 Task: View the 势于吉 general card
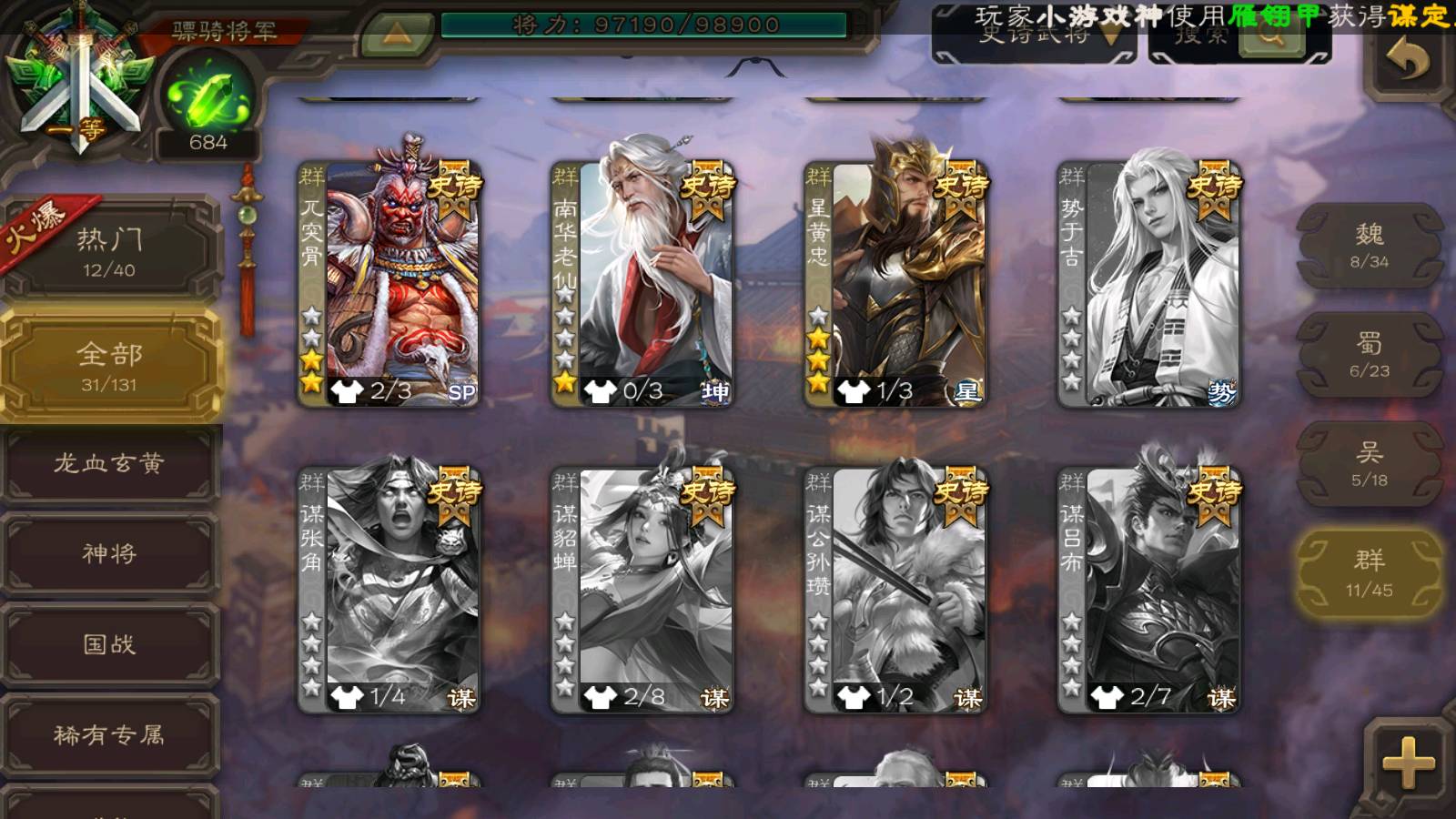[1148, 282]
